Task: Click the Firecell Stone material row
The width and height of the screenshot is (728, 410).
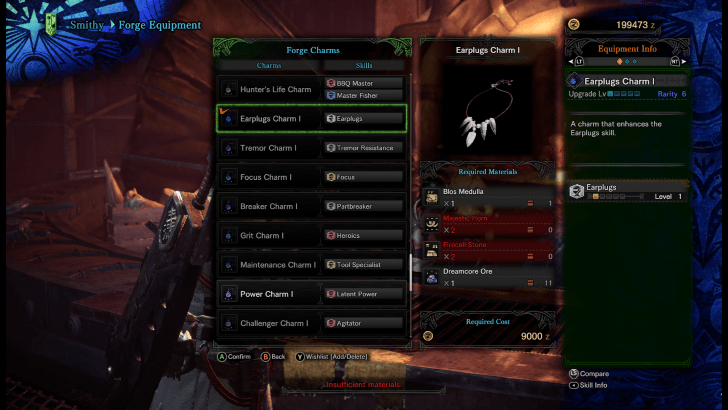Action: click(488, 249)
